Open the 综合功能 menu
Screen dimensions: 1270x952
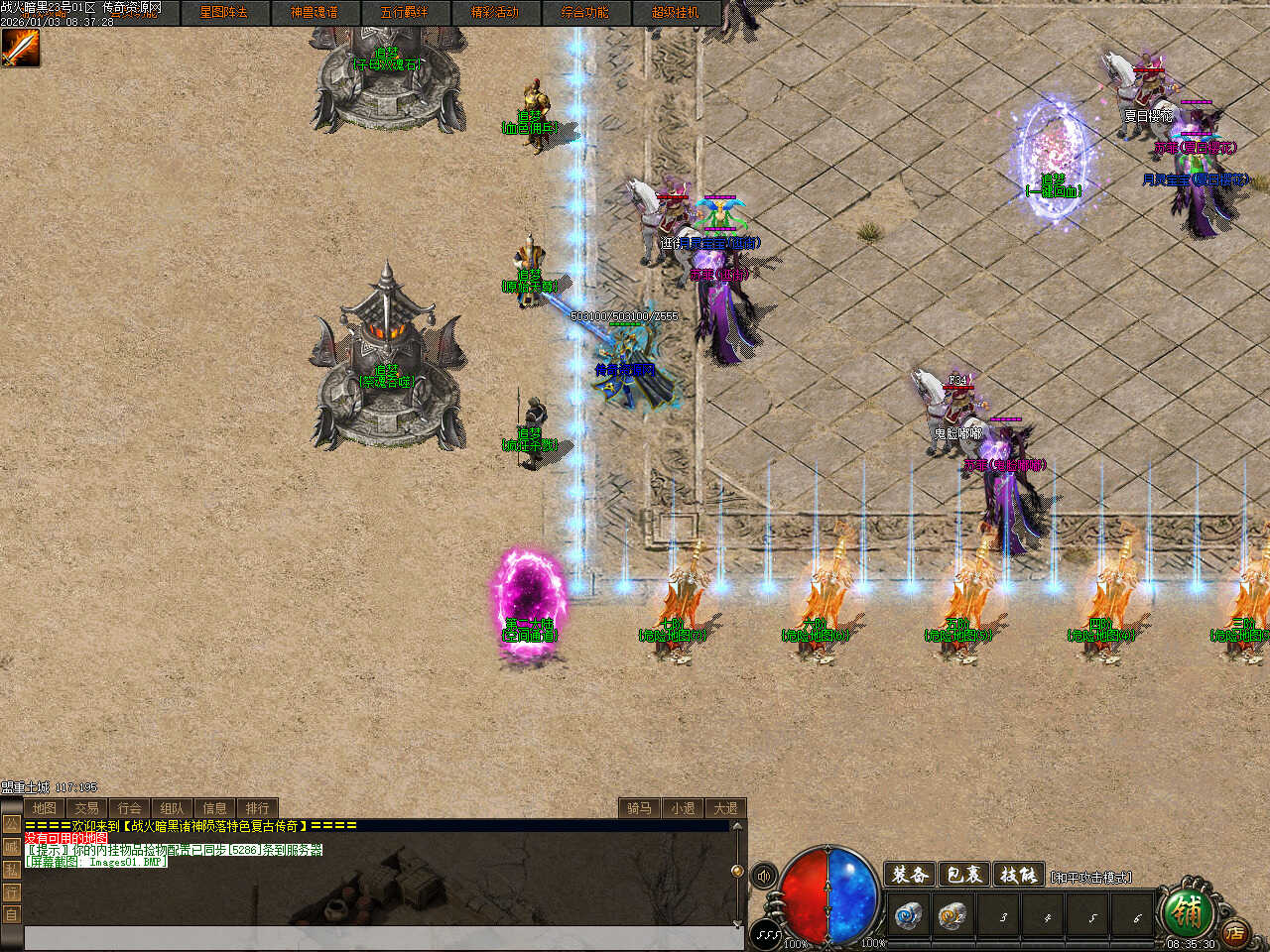[584, 13]
